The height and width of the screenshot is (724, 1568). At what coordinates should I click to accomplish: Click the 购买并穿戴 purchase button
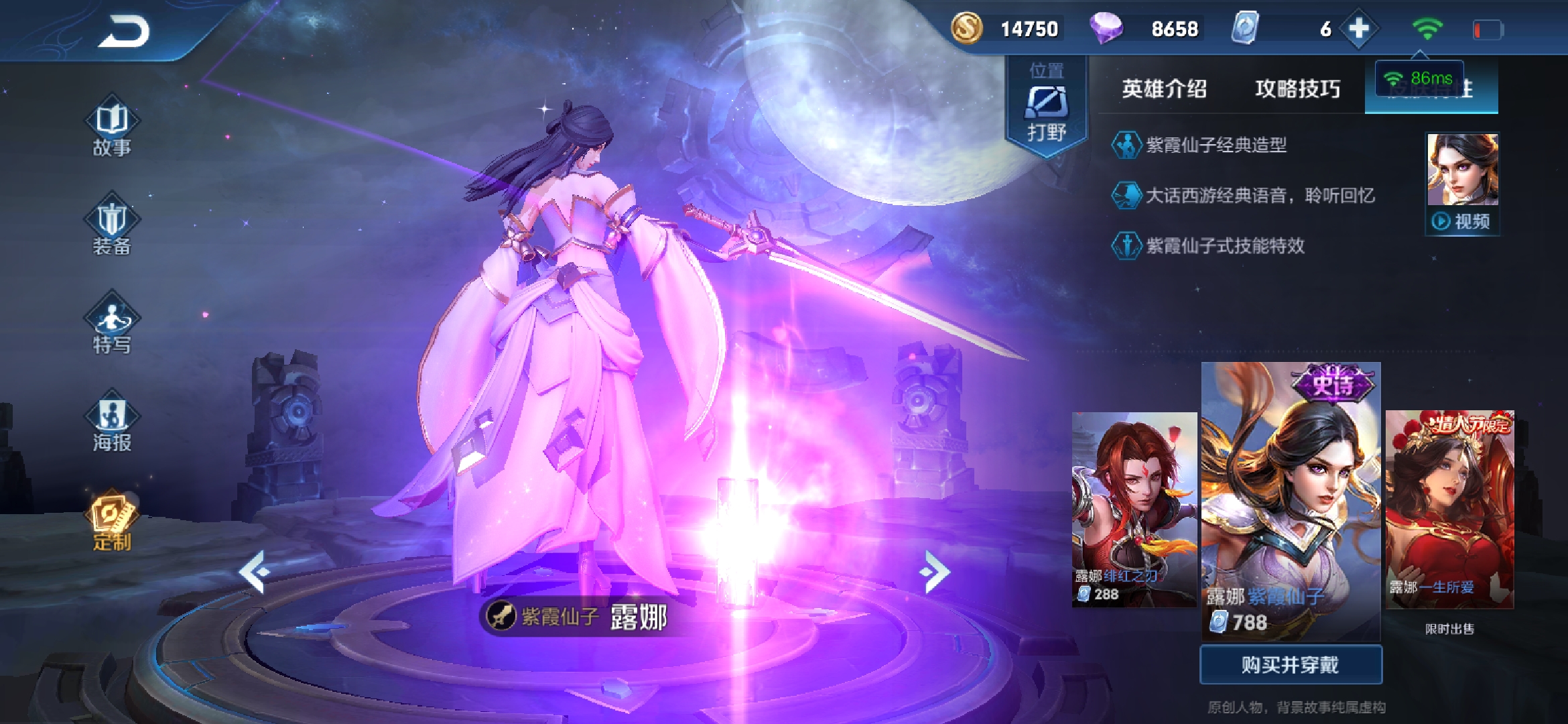pyautogui.click(x=1291, y=664)
